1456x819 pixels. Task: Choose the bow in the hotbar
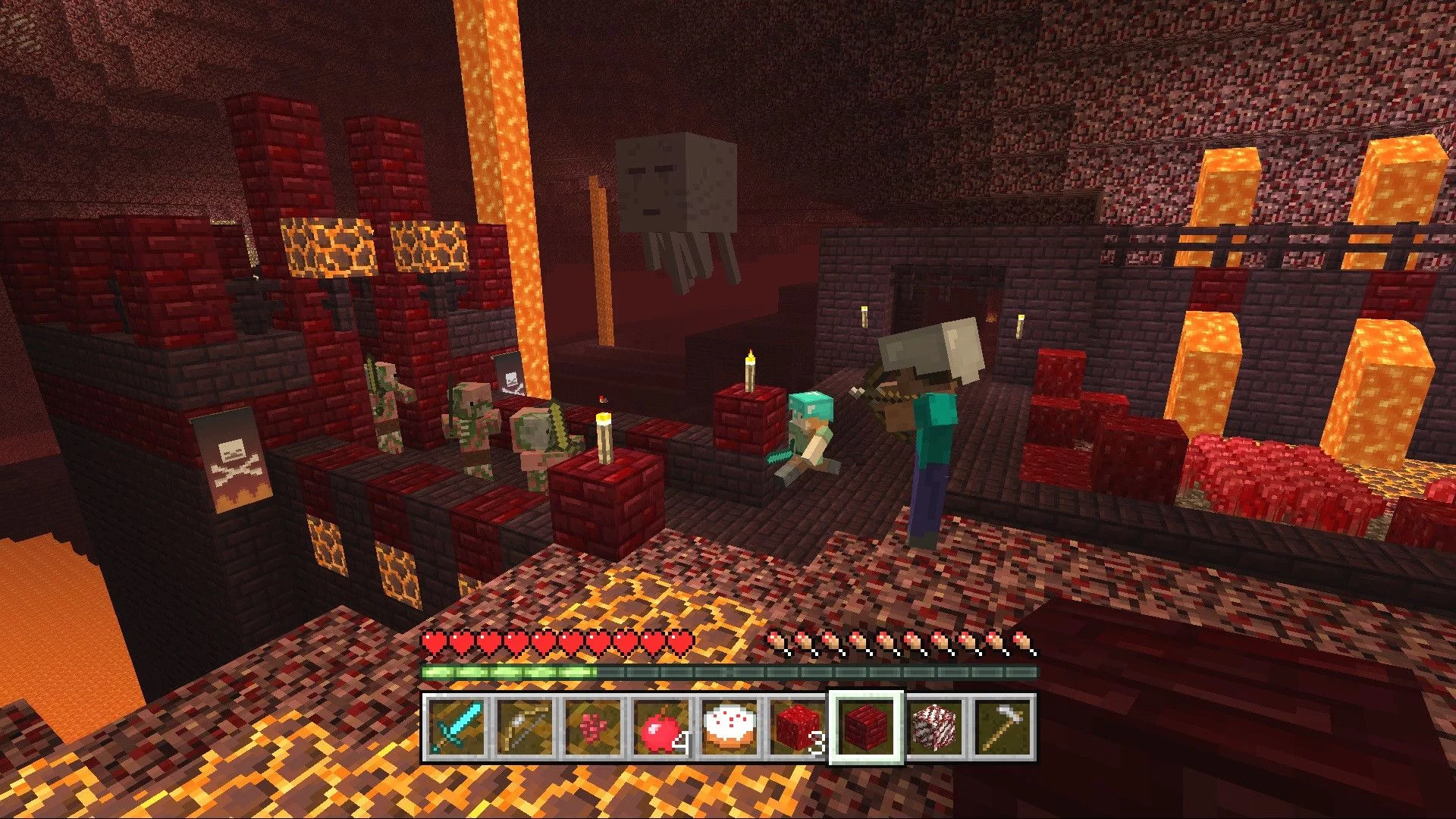[x=525, y=726]
